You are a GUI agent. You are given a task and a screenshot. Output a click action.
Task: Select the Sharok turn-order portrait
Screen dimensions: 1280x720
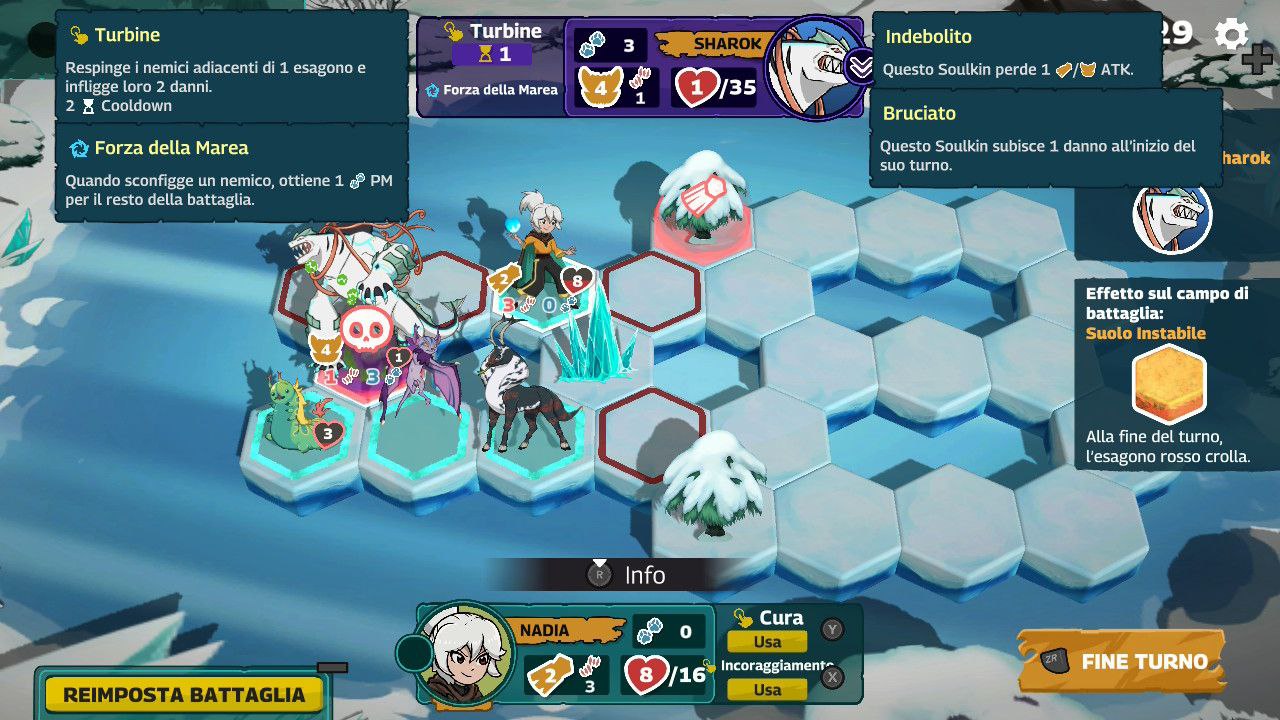tap(1172, 216)
